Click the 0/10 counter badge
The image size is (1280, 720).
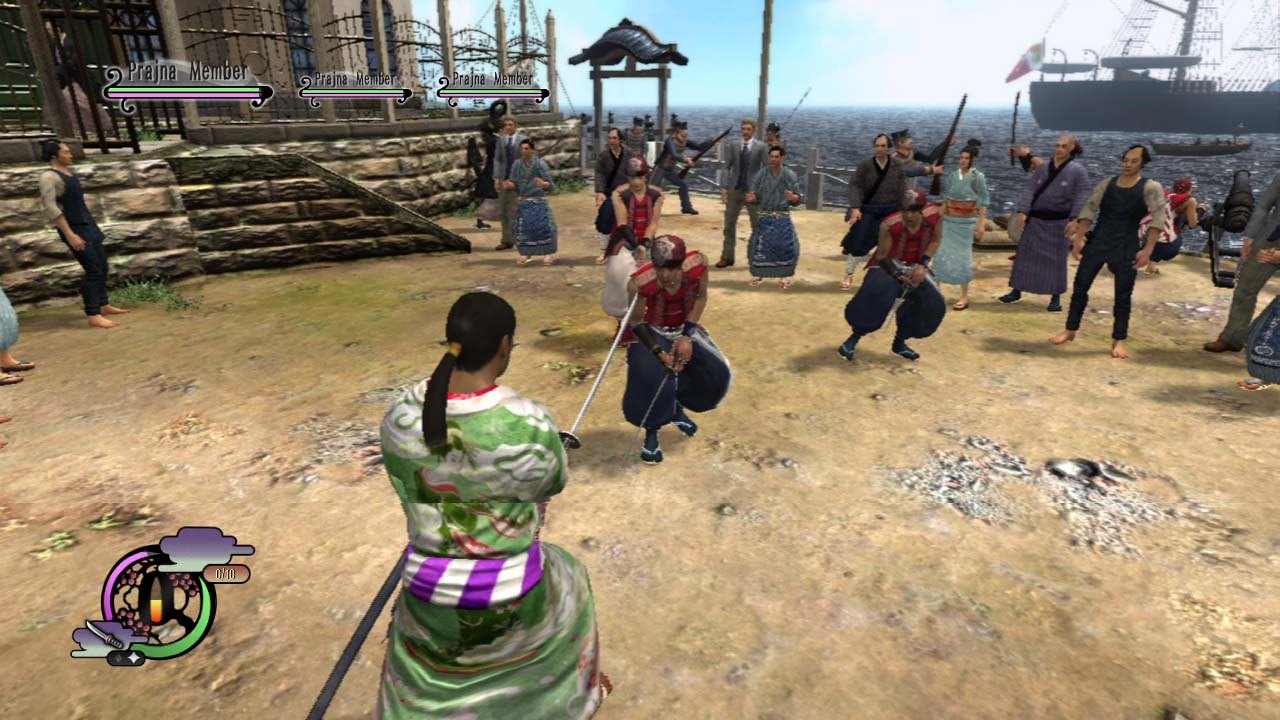(x=225, y=574)
